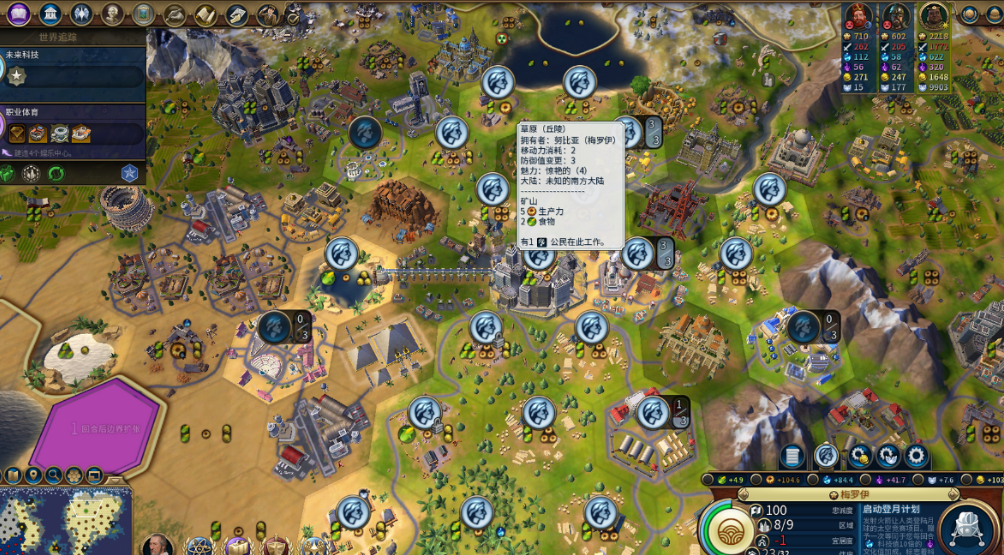Open the civics tree pillared-building icon
Viewport: 1004px width, 555px height.
click(49, 14)
